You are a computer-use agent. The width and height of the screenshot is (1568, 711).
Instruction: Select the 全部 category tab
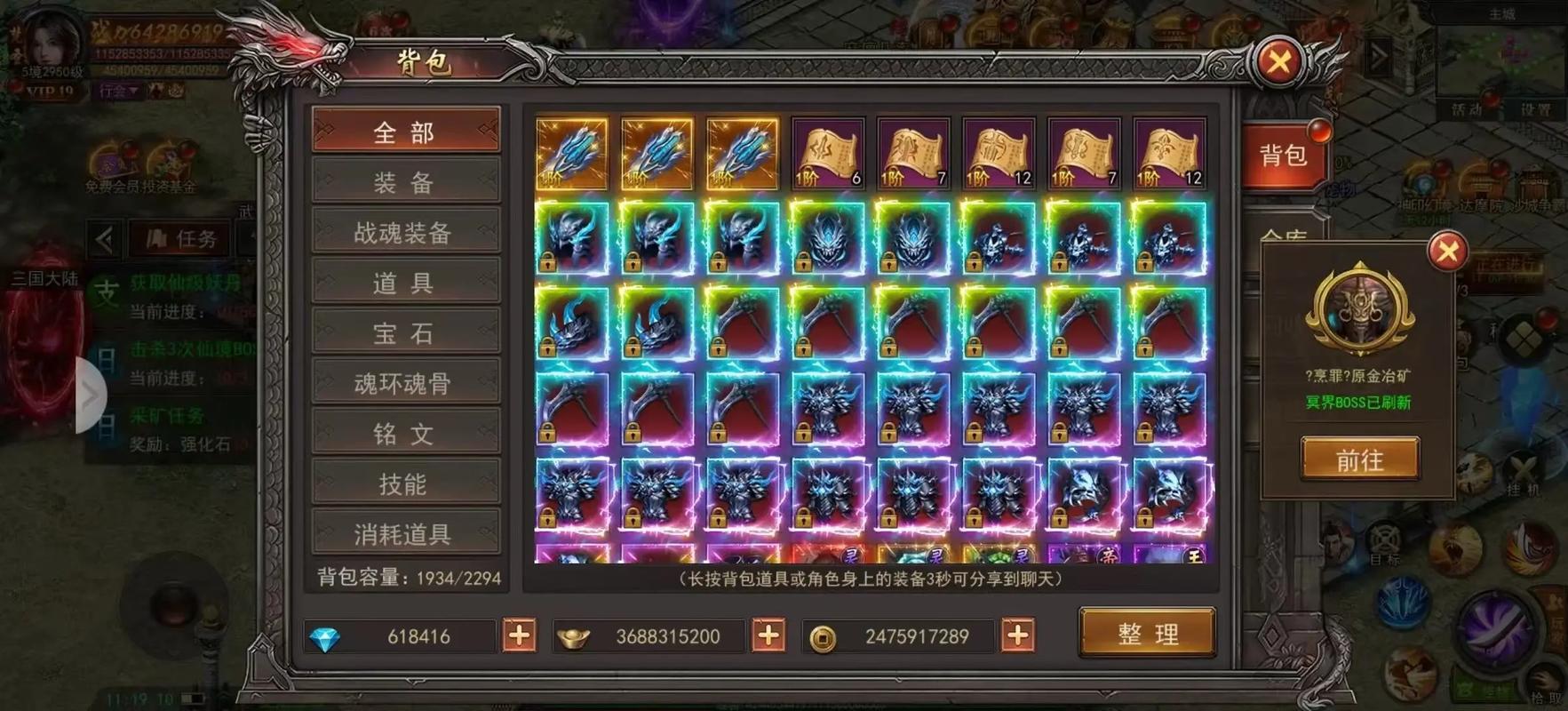[405, 132]
